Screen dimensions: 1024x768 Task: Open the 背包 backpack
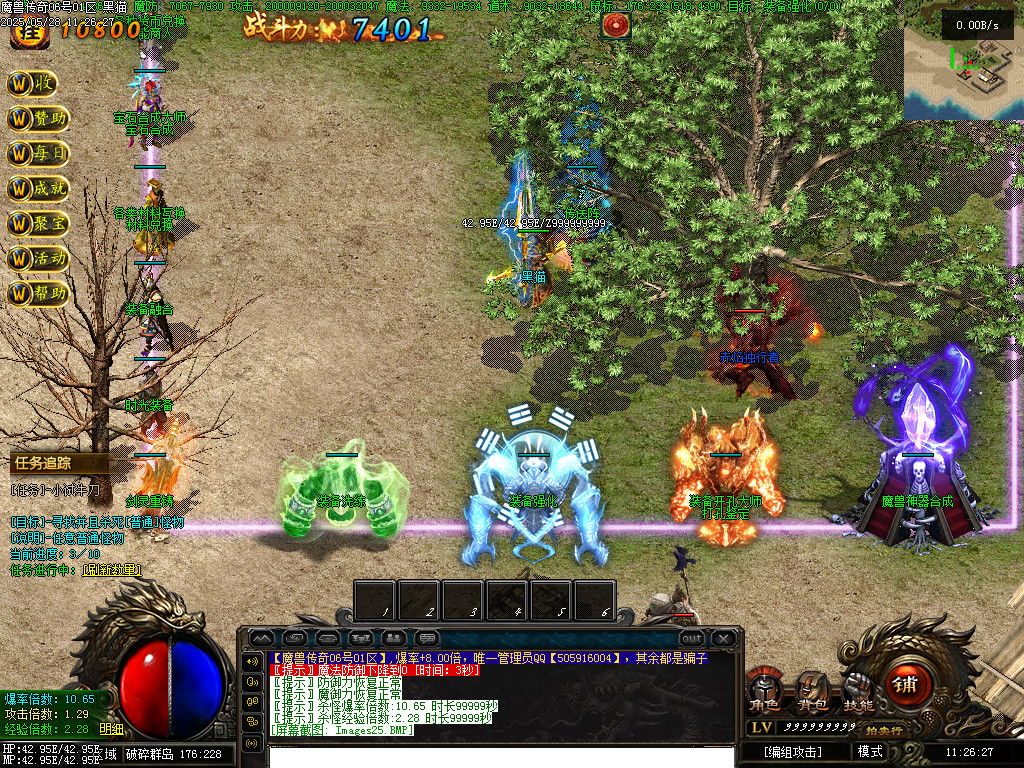click(810, 692)
